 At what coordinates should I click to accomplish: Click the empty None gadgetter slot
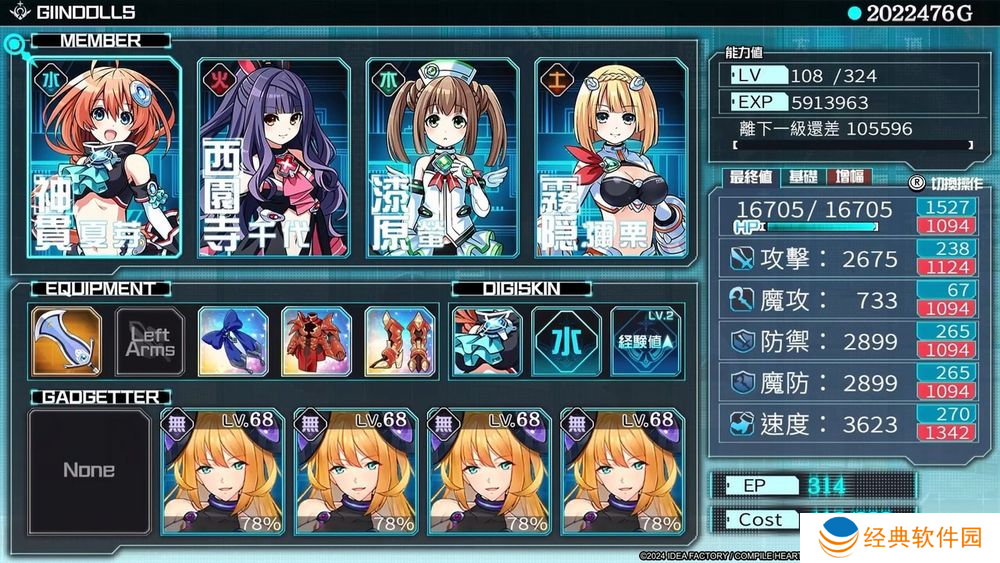click(x=89, y=470)
